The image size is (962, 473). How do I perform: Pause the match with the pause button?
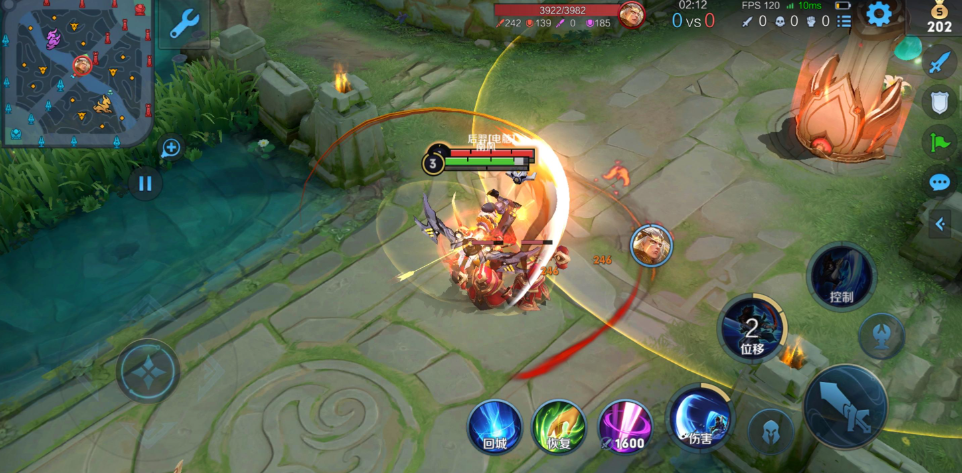(x=145, y=183)
